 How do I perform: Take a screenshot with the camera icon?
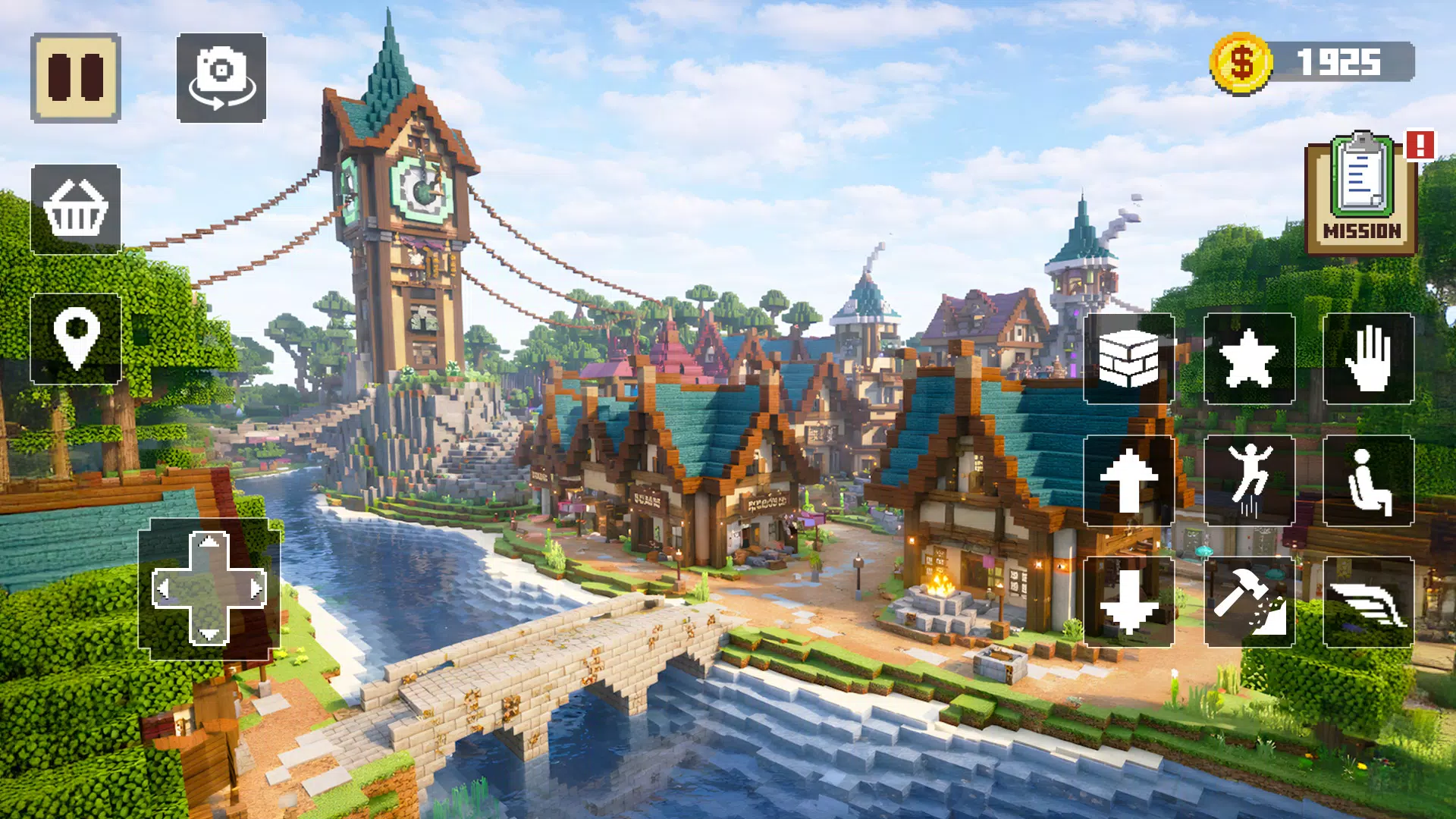(x=221, y=80)
